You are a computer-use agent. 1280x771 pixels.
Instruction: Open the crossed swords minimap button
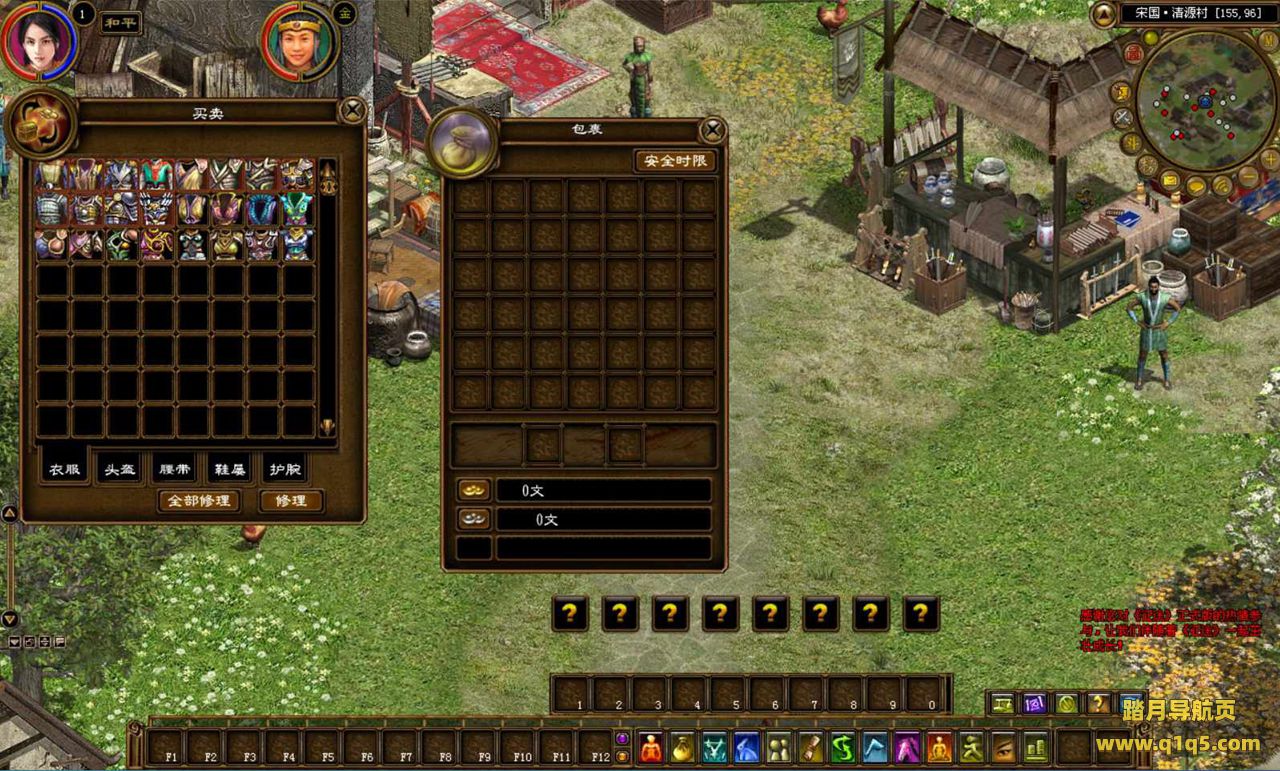point(1123,117)
